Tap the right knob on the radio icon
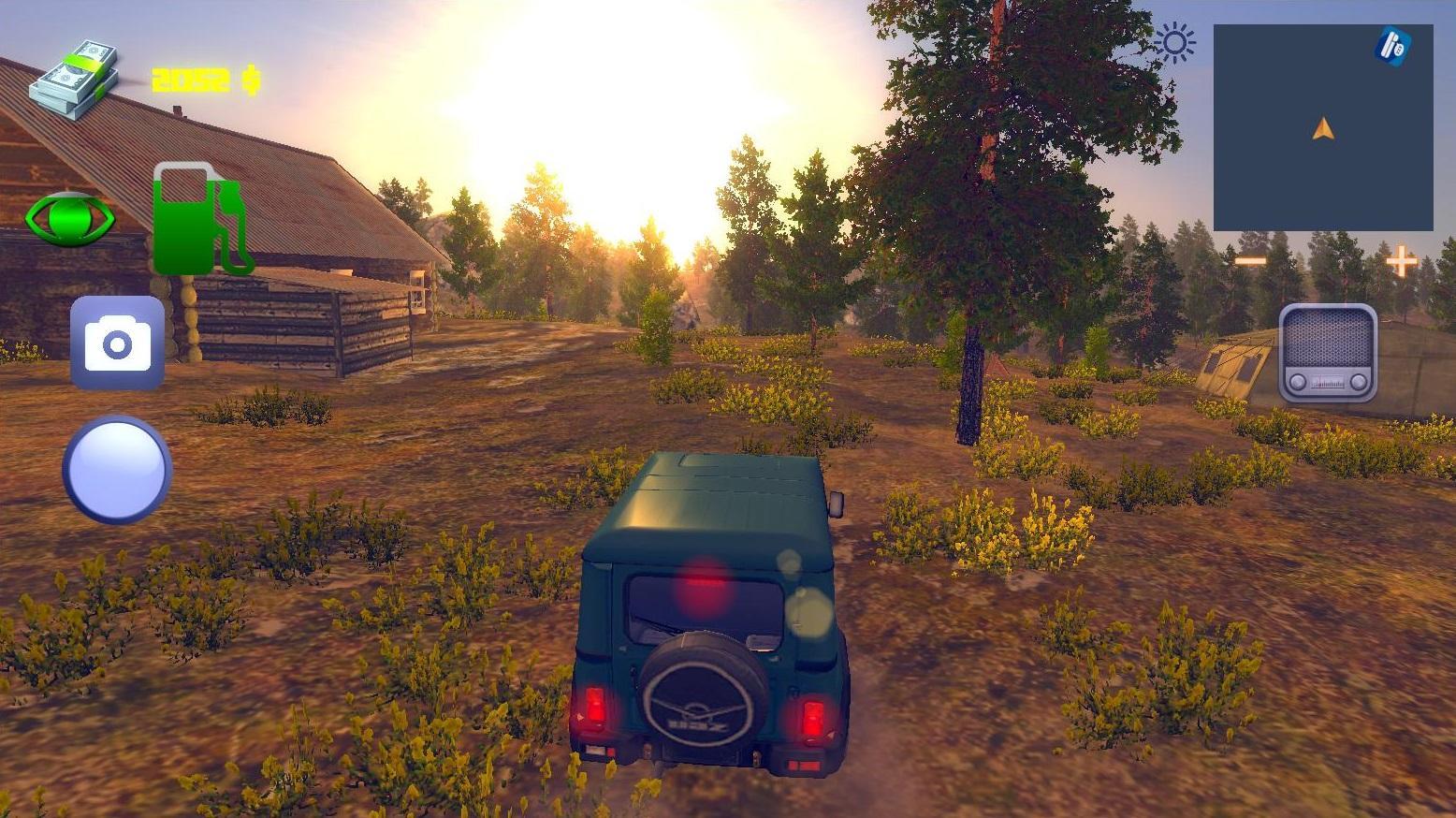Screen dimensions: 1456x818 [x=1357, y=381]
